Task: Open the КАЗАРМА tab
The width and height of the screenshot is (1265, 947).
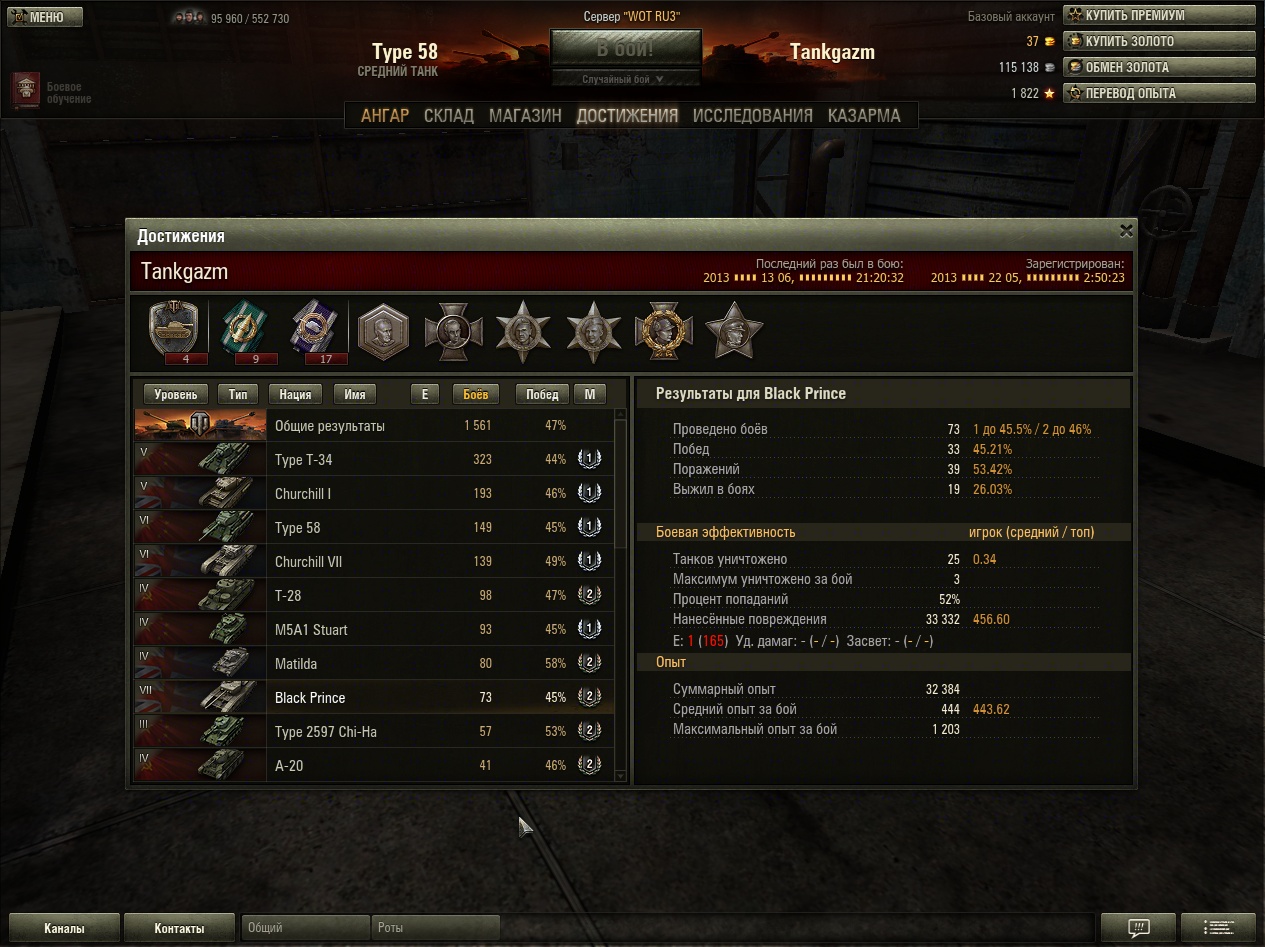Action: tap(864, 116)
